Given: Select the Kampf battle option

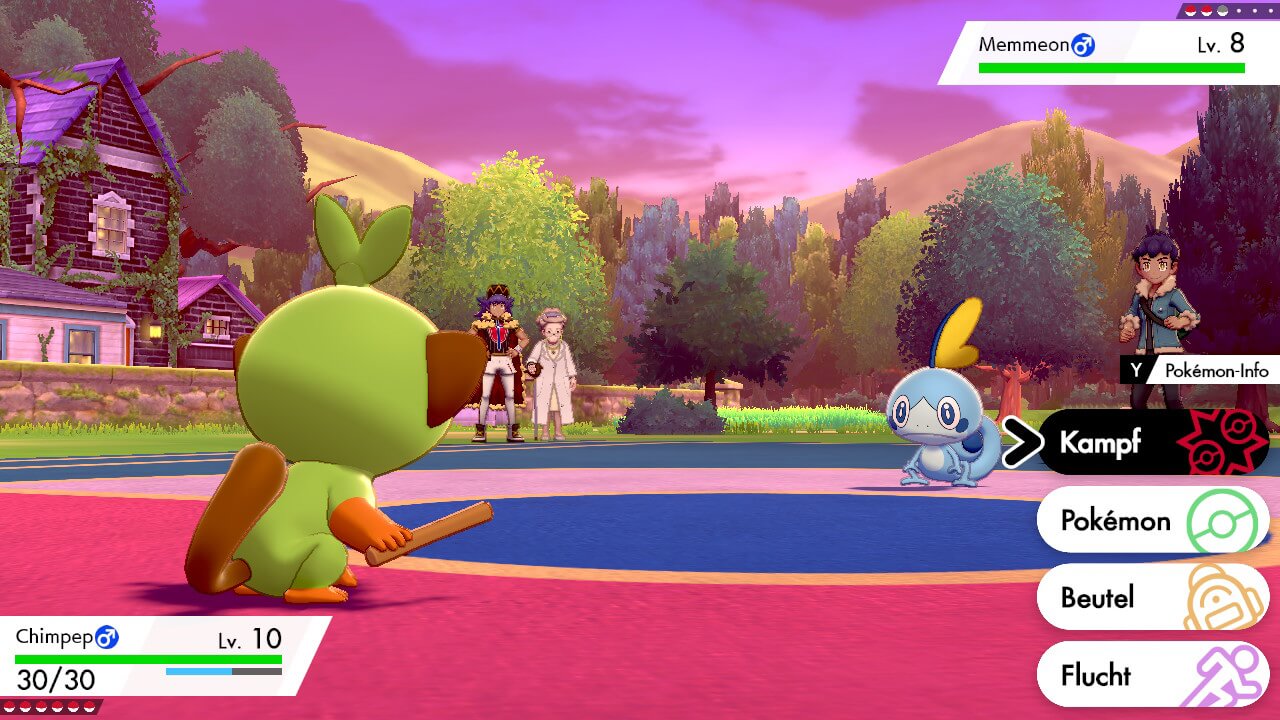Looking at the screenshot, I should click(x=1150, y=442).
